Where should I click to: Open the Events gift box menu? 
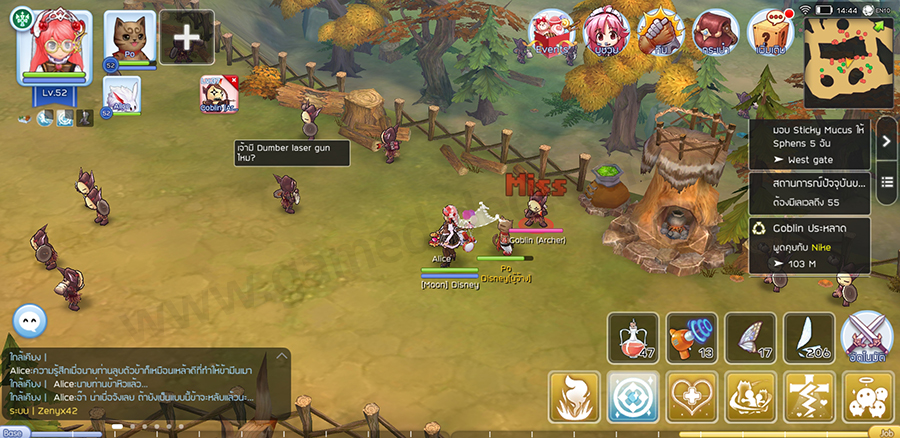550,33
